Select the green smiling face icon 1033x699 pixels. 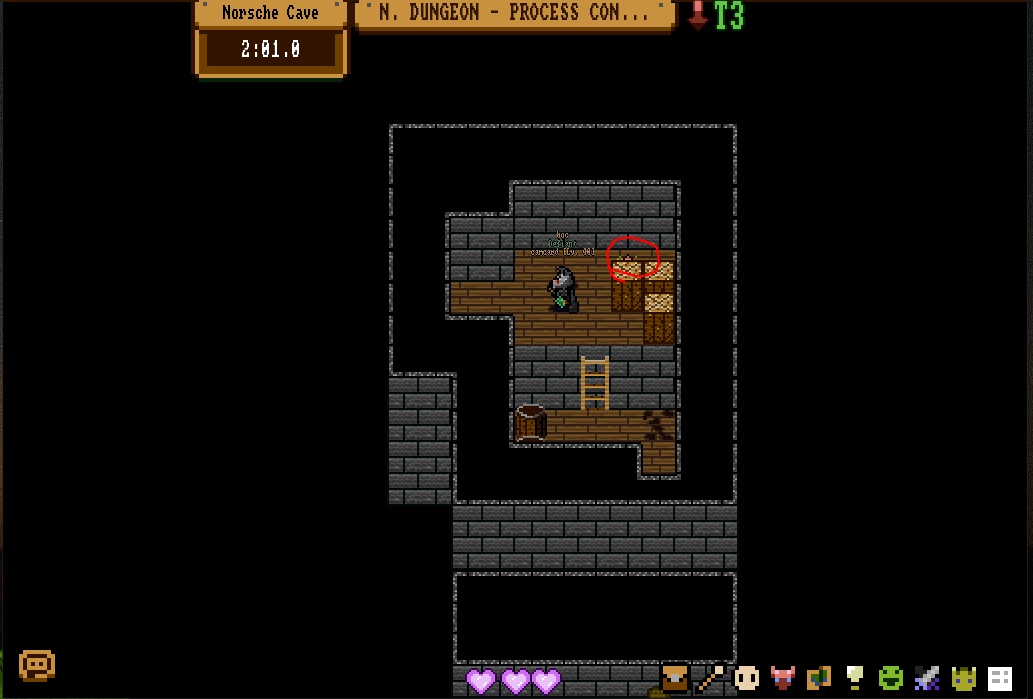(x=891, y=678)
